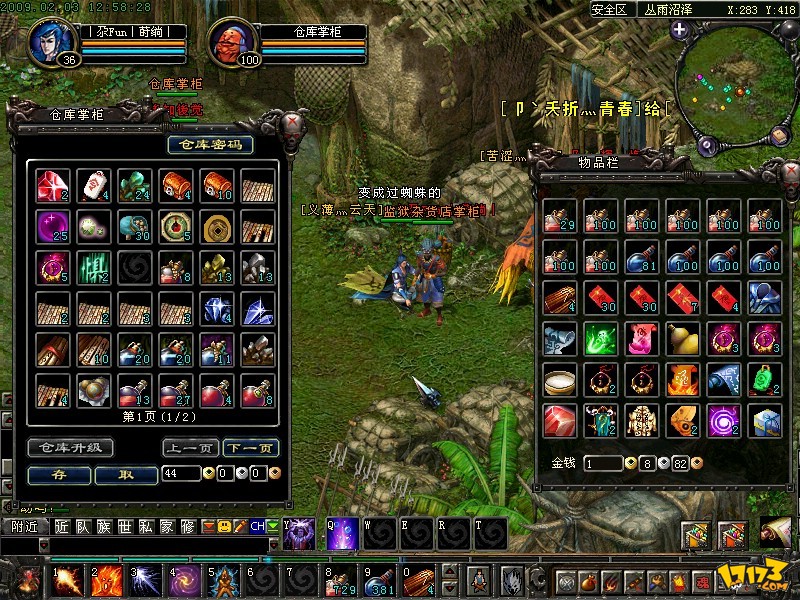Click the warehouse gold amount field
Viewport: 800px width, 600px height.
coord(181,474)
